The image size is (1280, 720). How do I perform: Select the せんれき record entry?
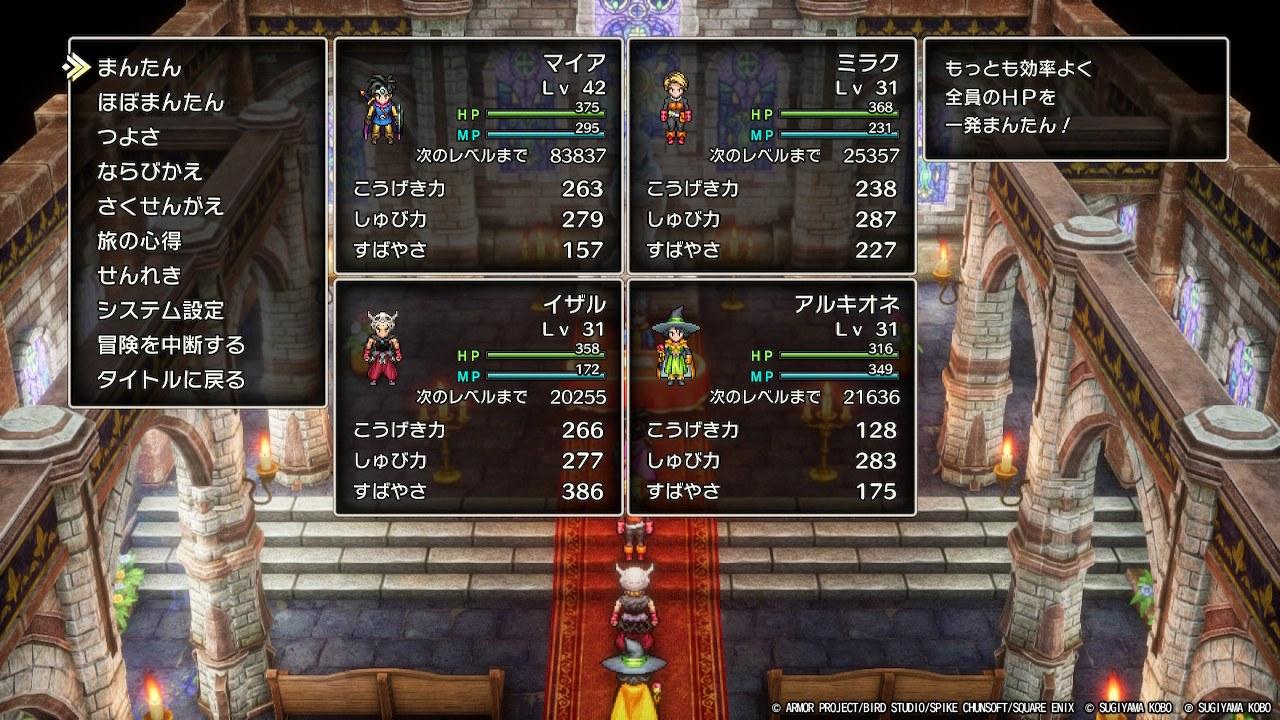pos(138,276)
